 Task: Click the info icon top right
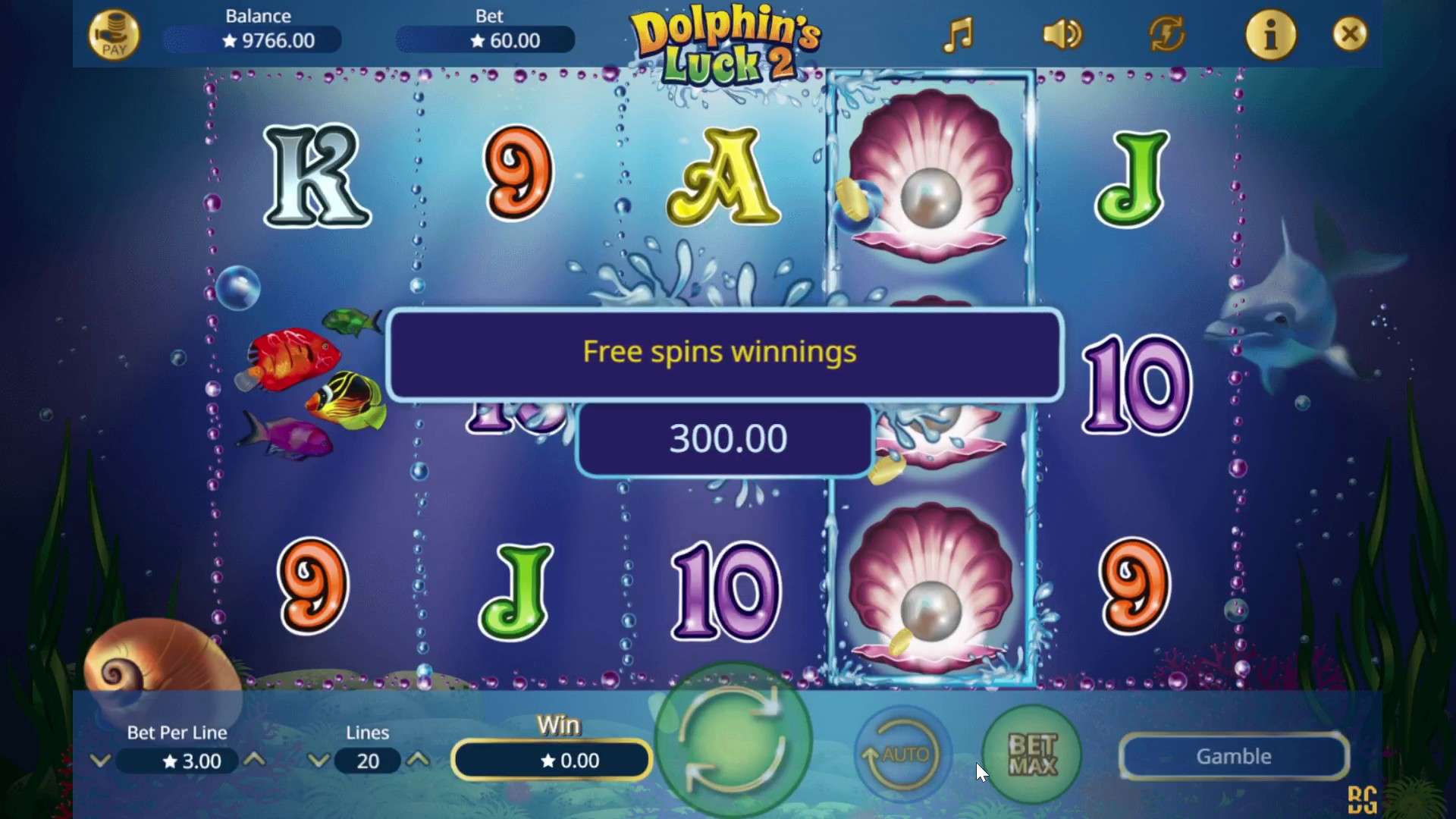[x=1271, y=34]
